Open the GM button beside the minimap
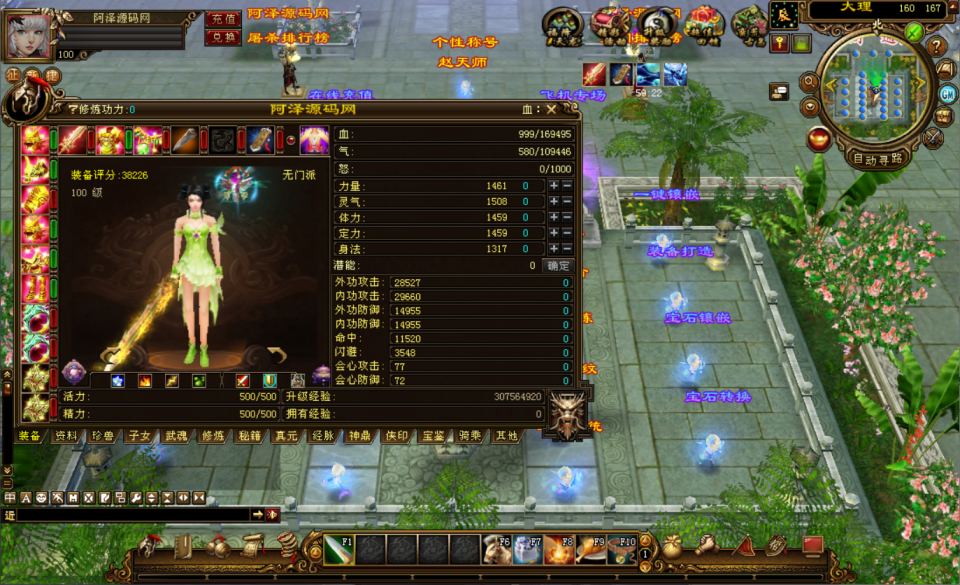 pyautogui.click(x=948, y=93)
